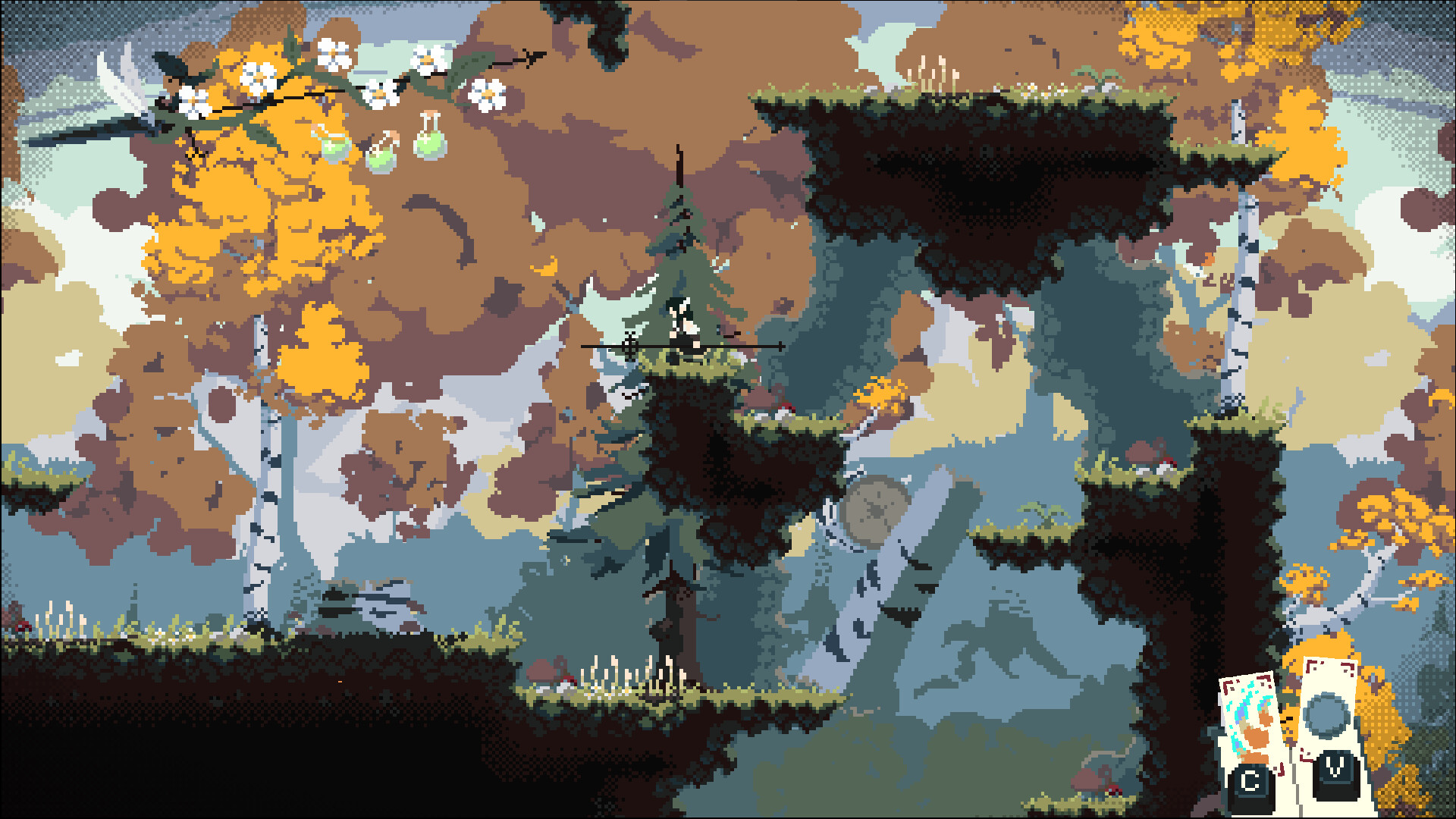The width and height of the screenshot is (1456, 819).
Task: Click the blue-gray circle on the V card
Action: [x=1326, y=714]
